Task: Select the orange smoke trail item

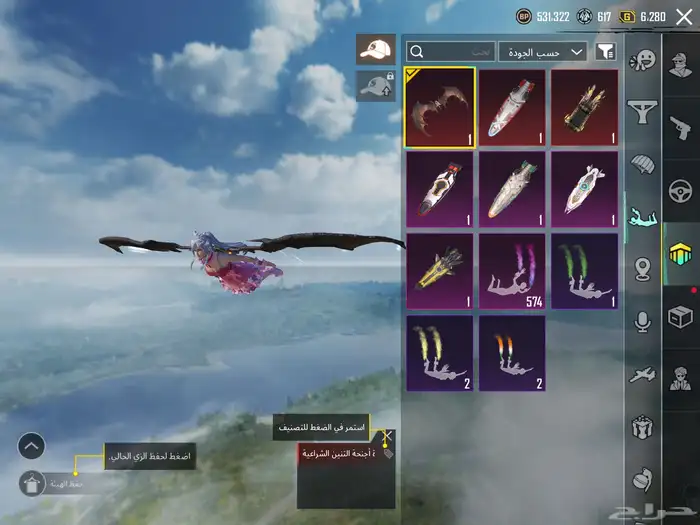Action: coord(512,353)
